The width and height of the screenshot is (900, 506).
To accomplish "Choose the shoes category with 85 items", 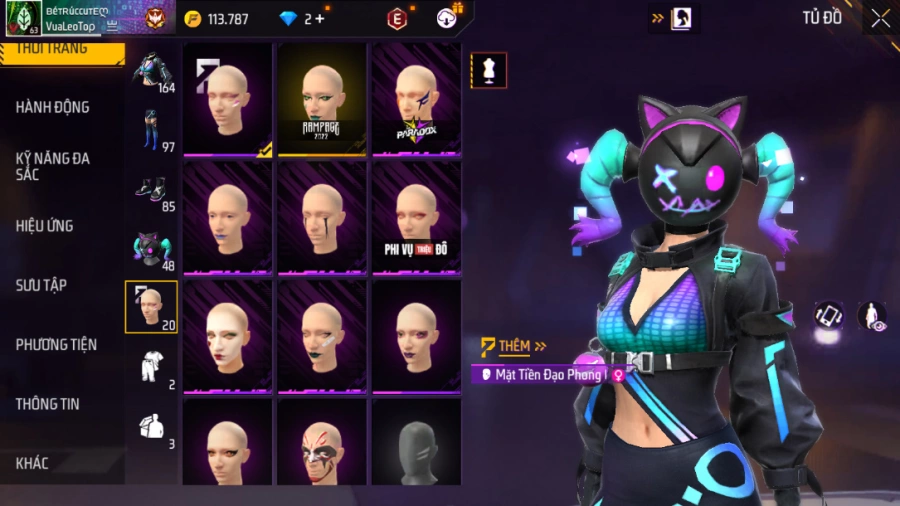I will (x=152, y=190).
